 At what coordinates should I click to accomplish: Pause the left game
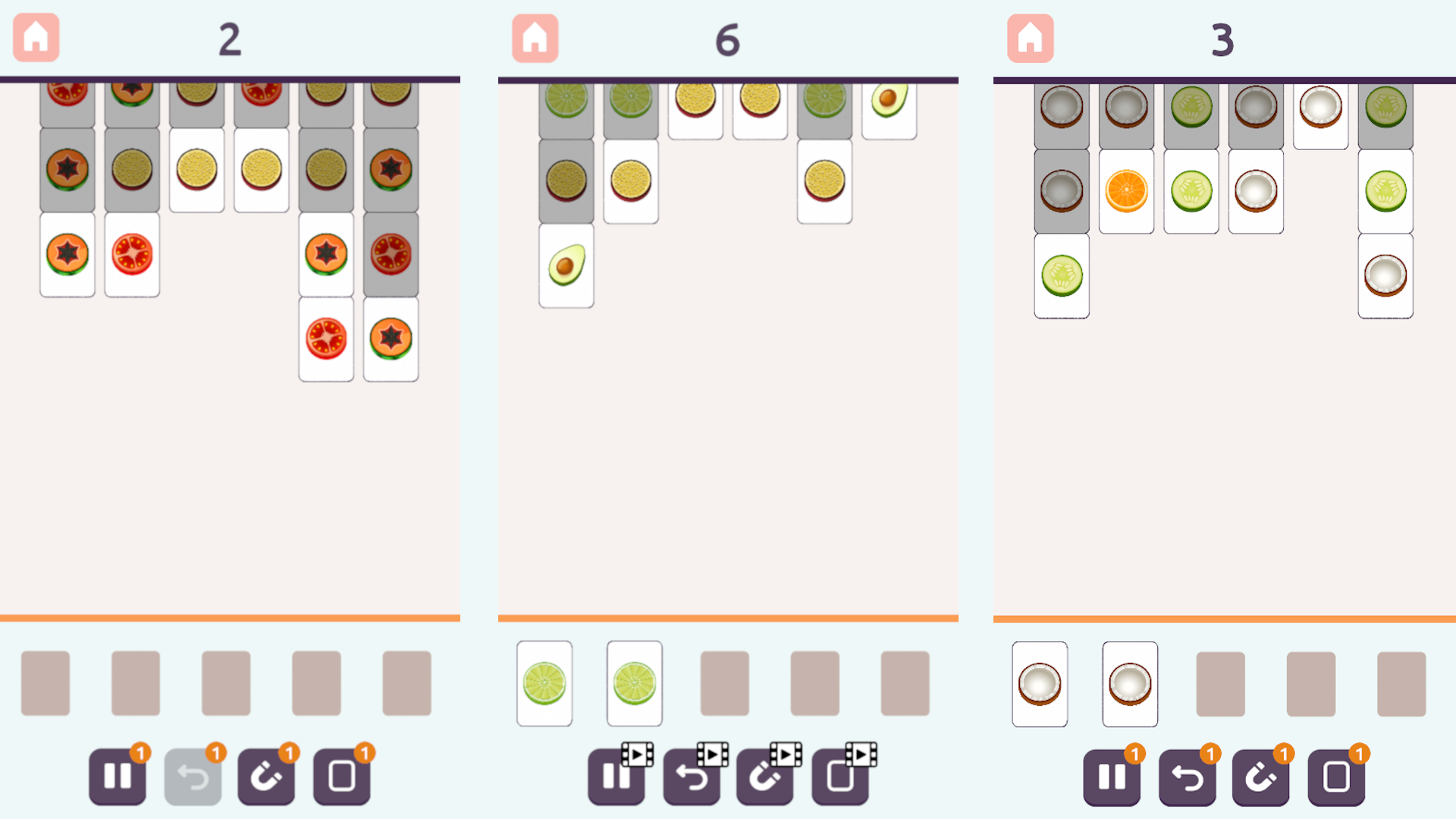[117, 775]
